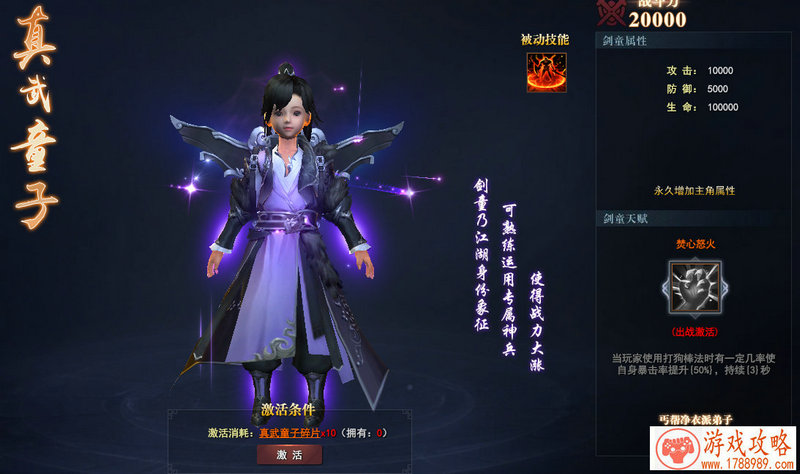
Task: Select the 被动技能 flame skill icon
Action: pyautogui.click(x=546, y=71)
